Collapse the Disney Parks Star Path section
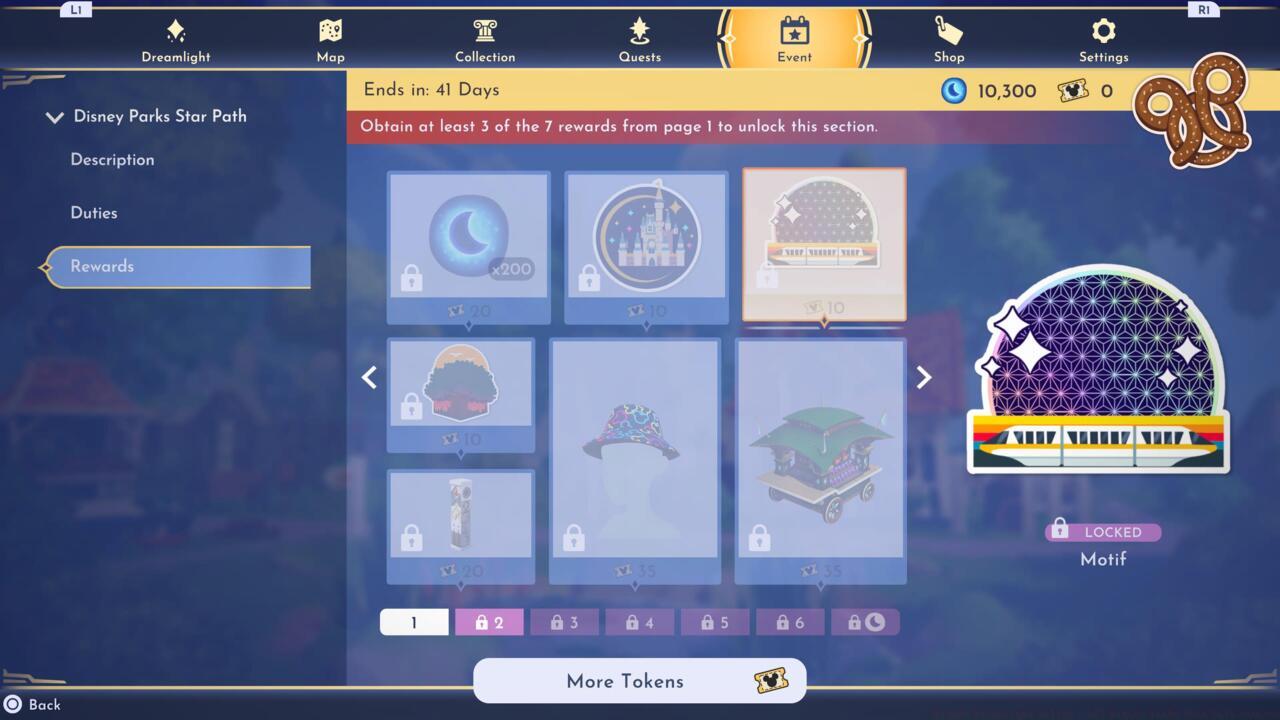 55,116
